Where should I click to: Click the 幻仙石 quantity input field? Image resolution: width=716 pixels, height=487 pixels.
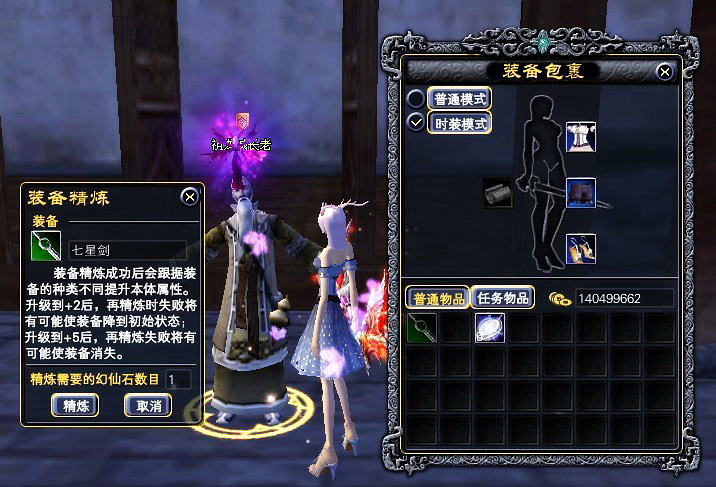point(179,379)
